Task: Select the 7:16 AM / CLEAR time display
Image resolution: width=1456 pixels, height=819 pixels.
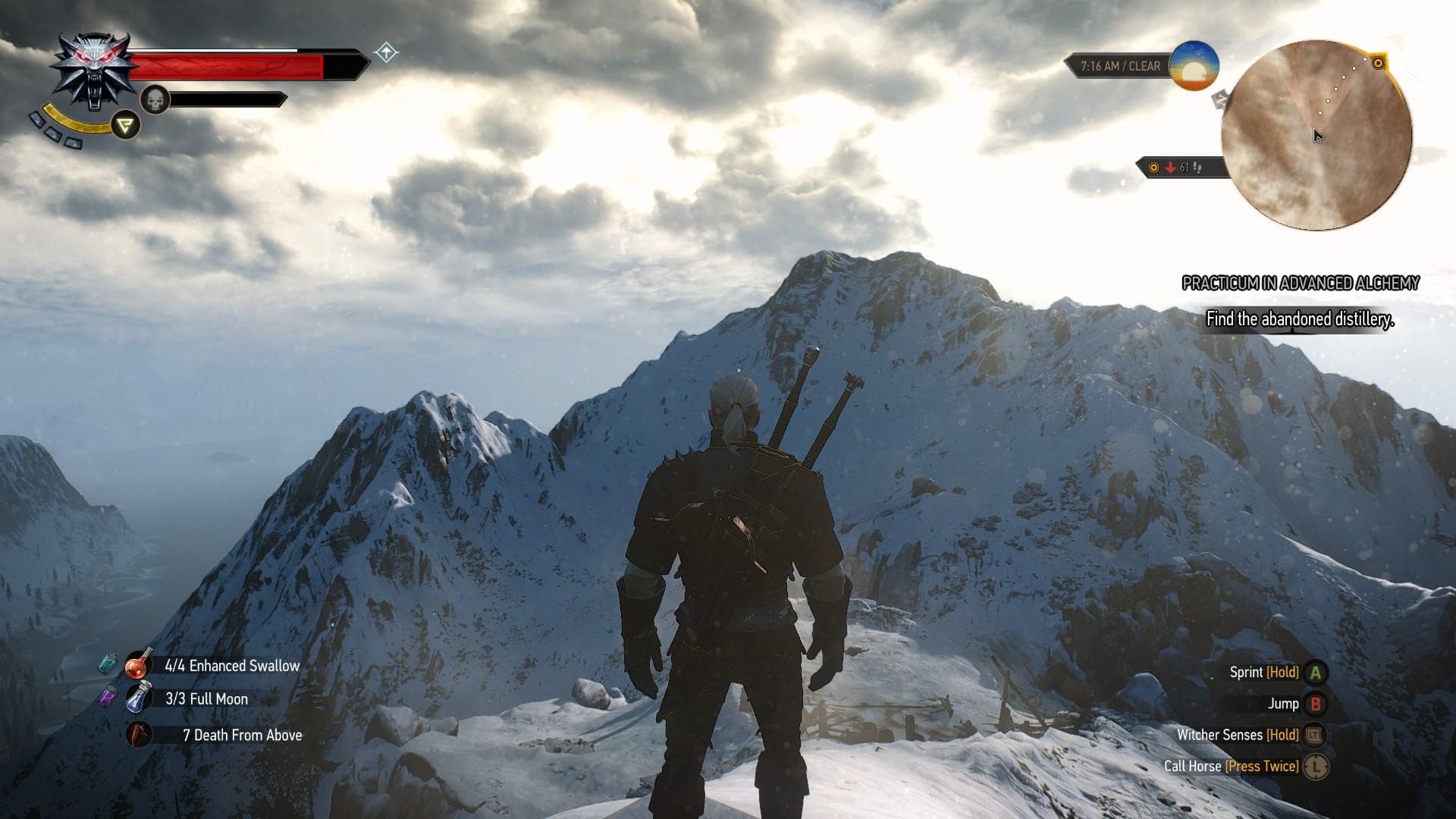Action: (1119, 66)
